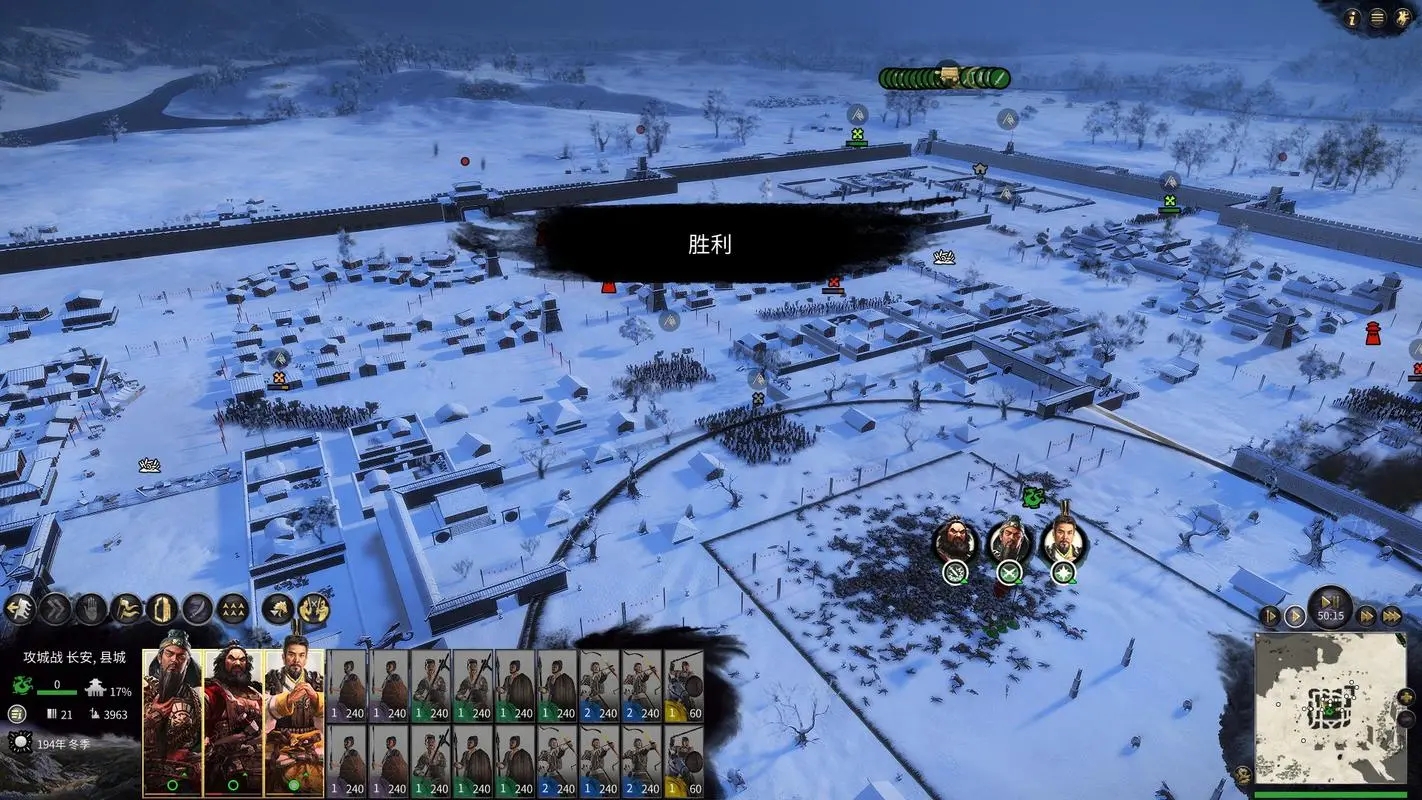Screen dimensions: 1422x800
Task: Set battle speed to slow motion
Action: point(1270,616)
